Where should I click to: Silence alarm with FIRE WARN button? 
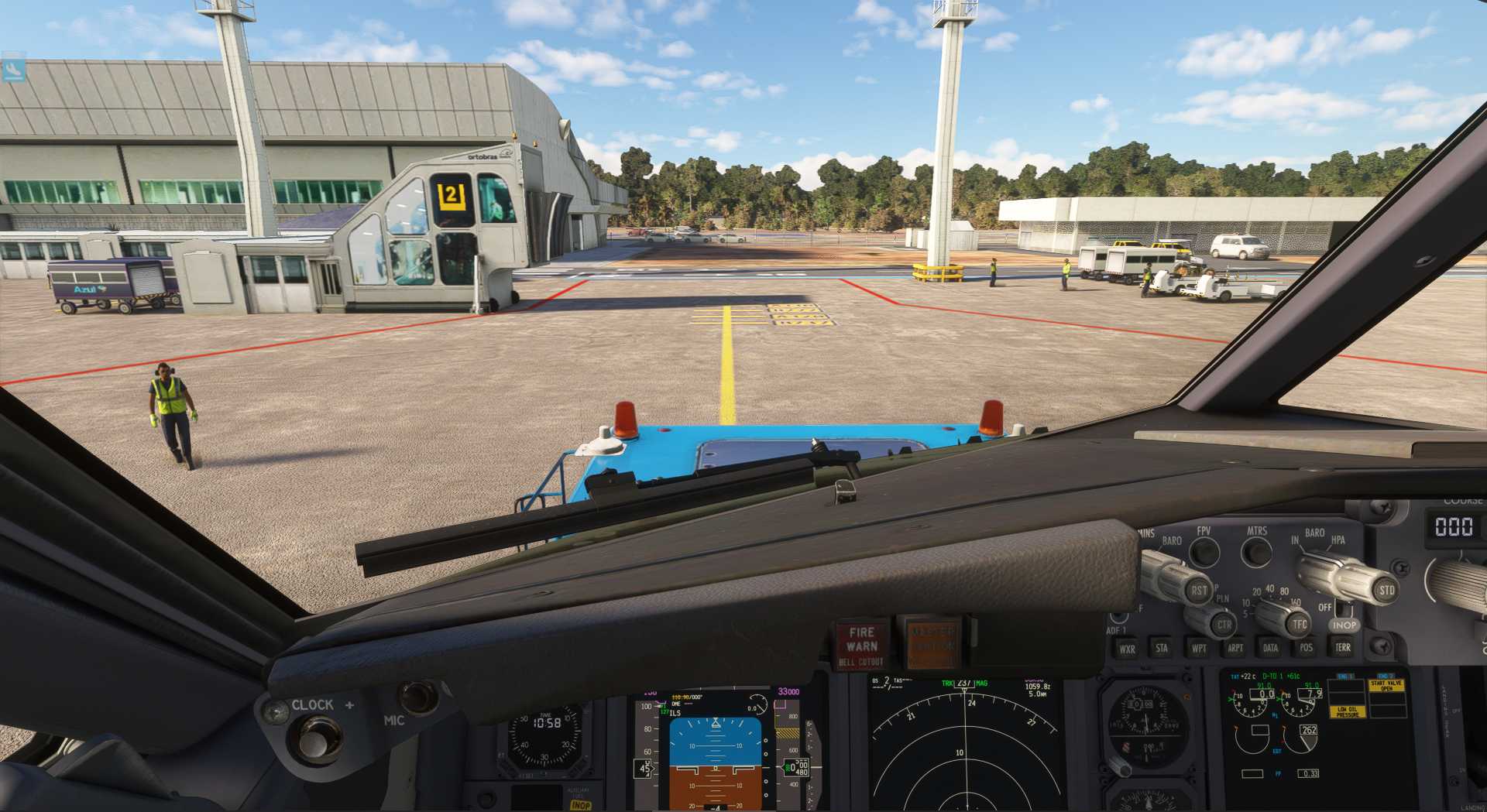[861, 644]
